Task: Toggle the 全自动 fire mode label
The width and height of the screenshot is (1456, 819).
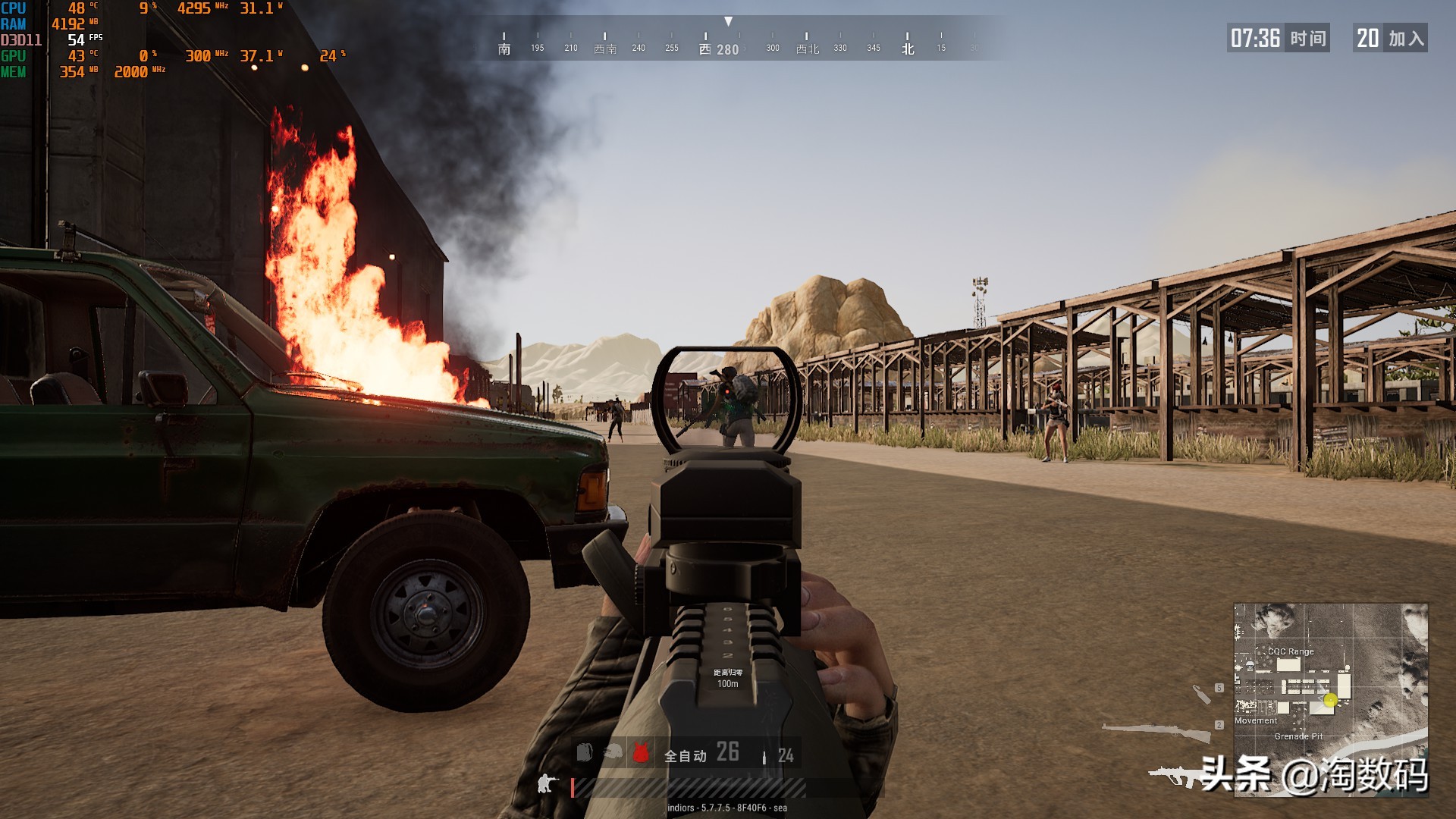Action: coord(685,755)
